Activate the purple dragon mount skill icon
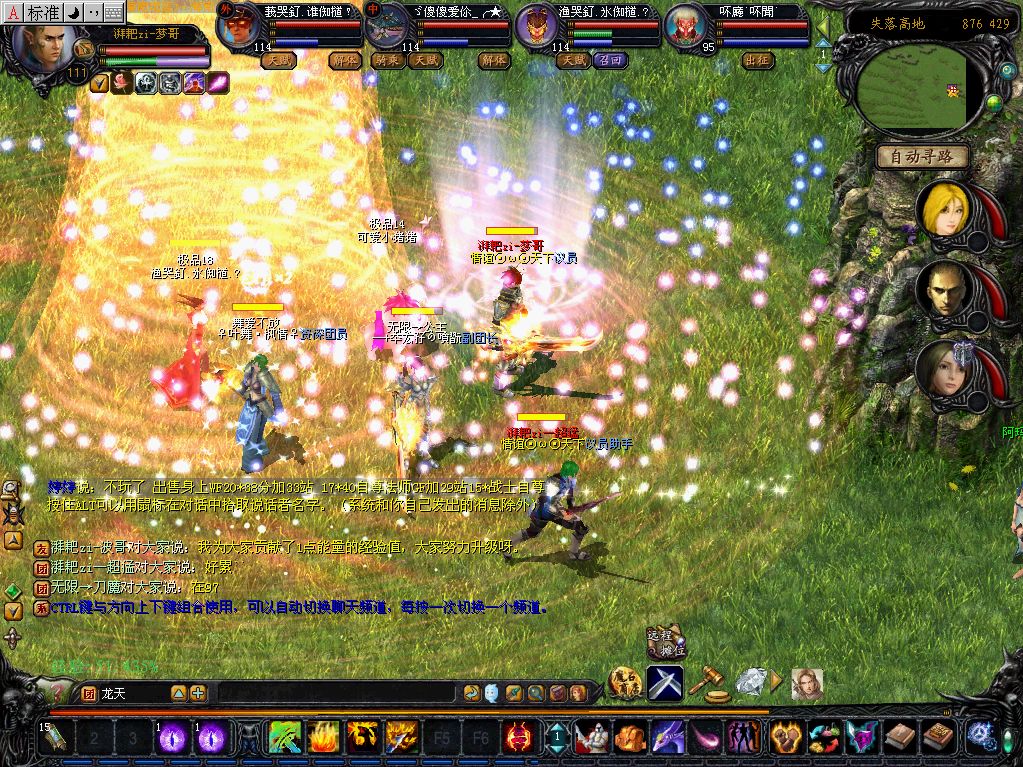Viewport: 1023px width, 767px height. coord(667,738)
